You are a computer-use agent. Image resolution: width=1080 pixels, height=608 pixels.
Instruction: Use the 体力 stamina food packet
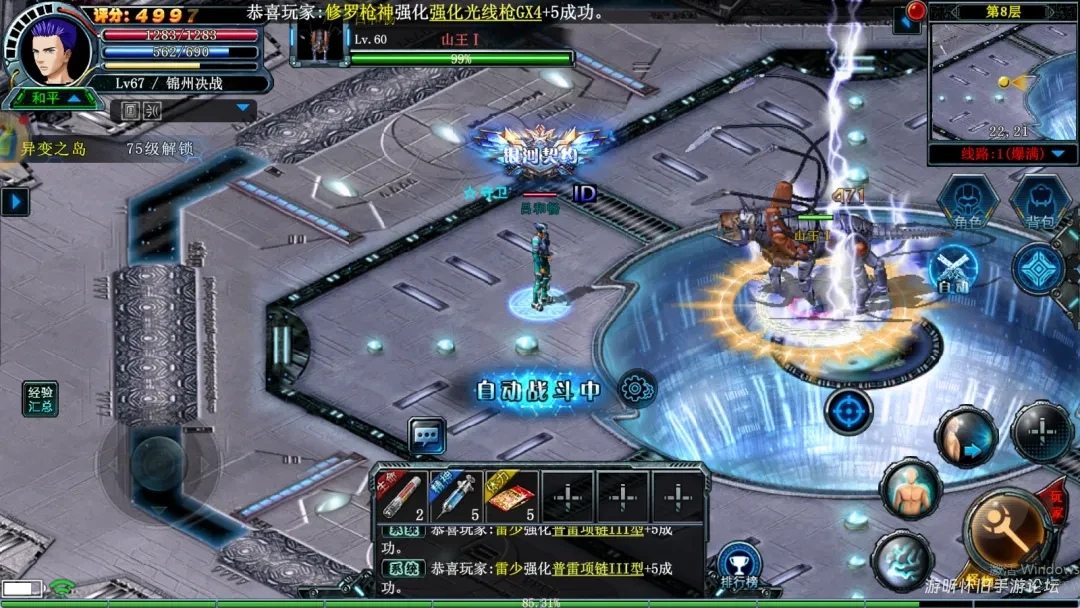tap(510, 496)
